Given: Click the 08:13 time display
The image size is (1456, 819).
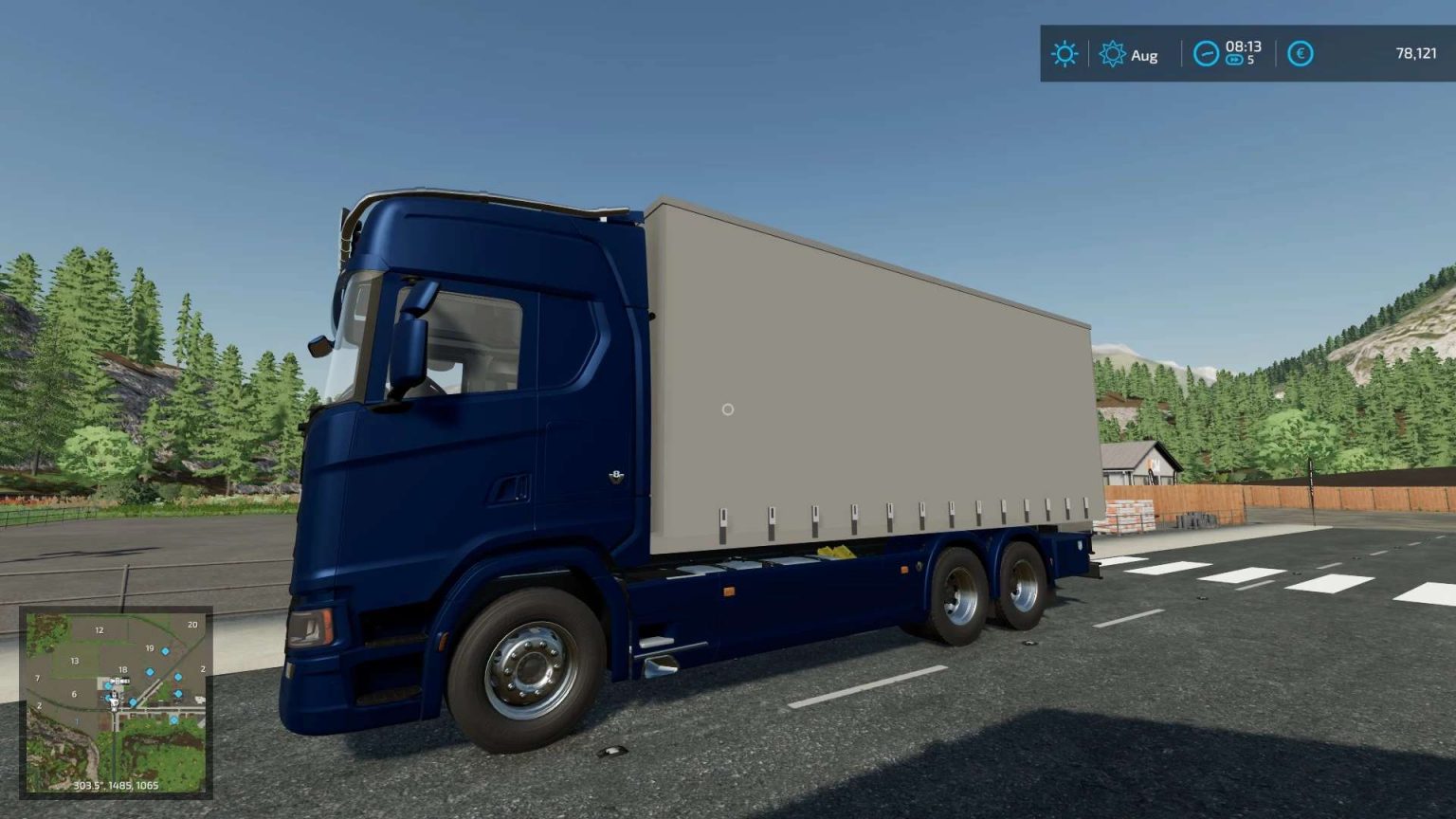Looking at the screenshot, I should (1242, 45).
